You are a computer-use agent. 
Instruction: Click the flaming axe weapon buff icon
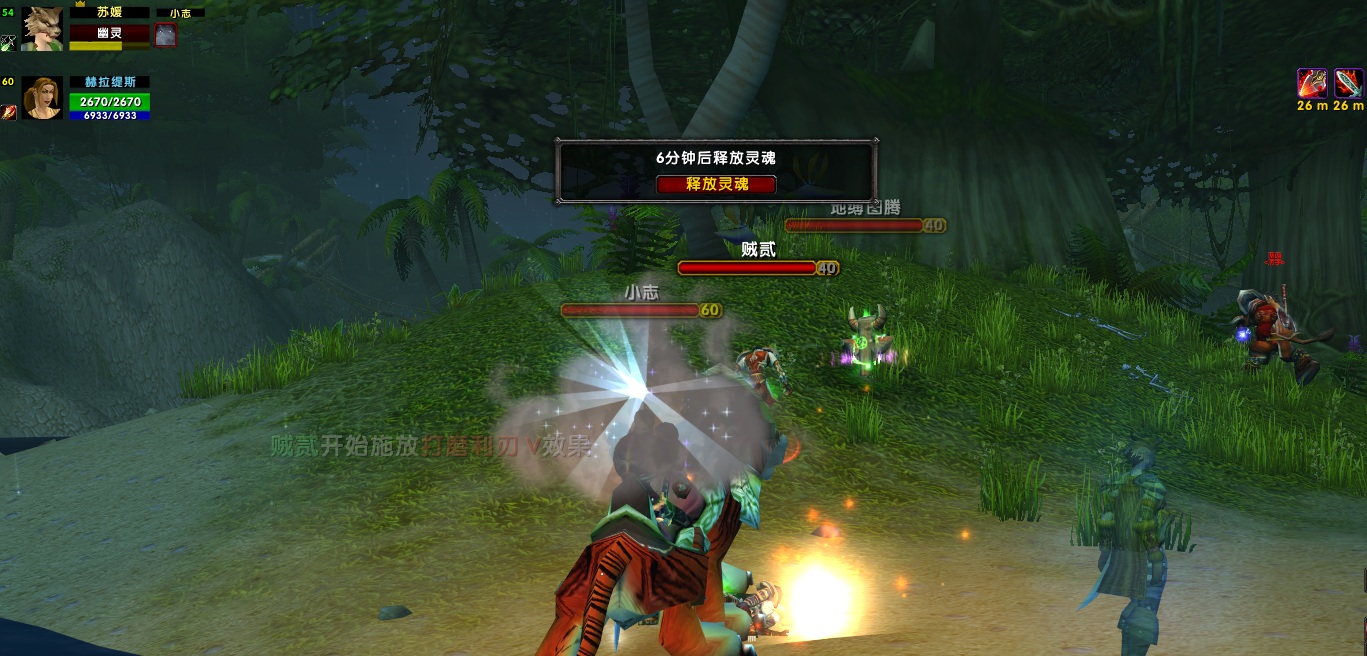[x=1312, y=83]
